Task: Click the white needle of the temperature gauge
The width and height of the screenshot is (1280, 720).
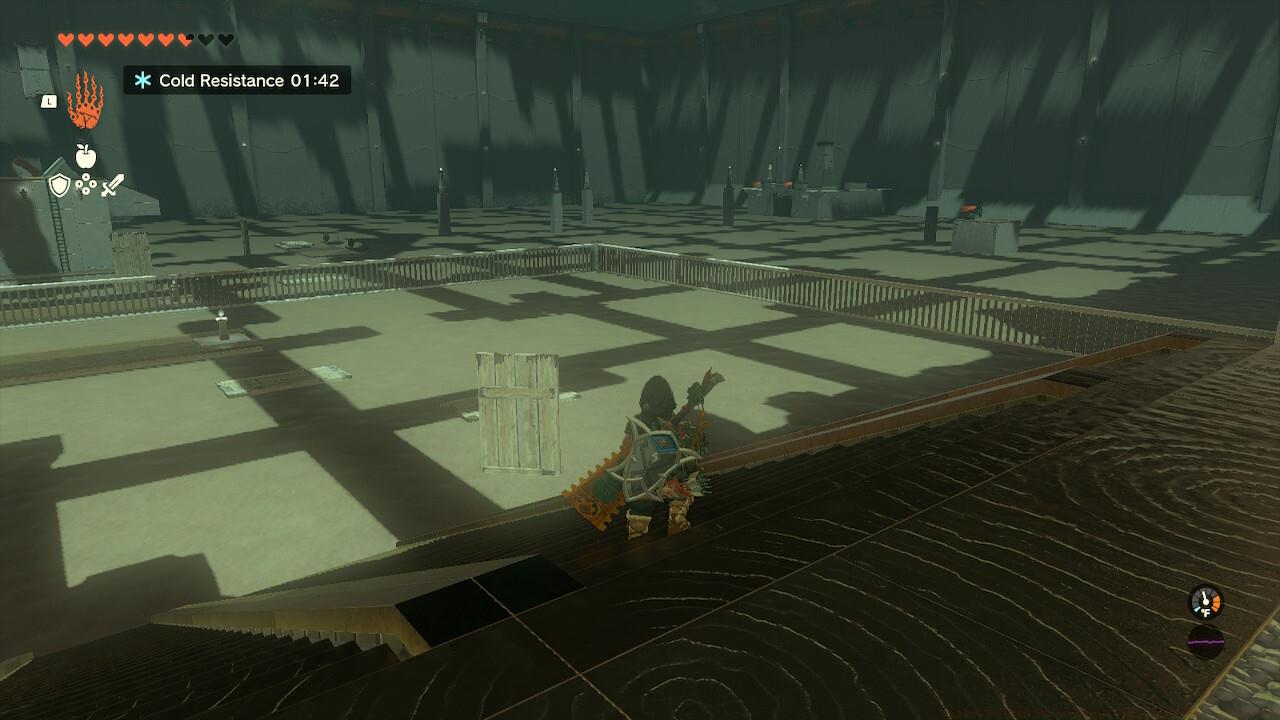Action: tap(1204, 594)
